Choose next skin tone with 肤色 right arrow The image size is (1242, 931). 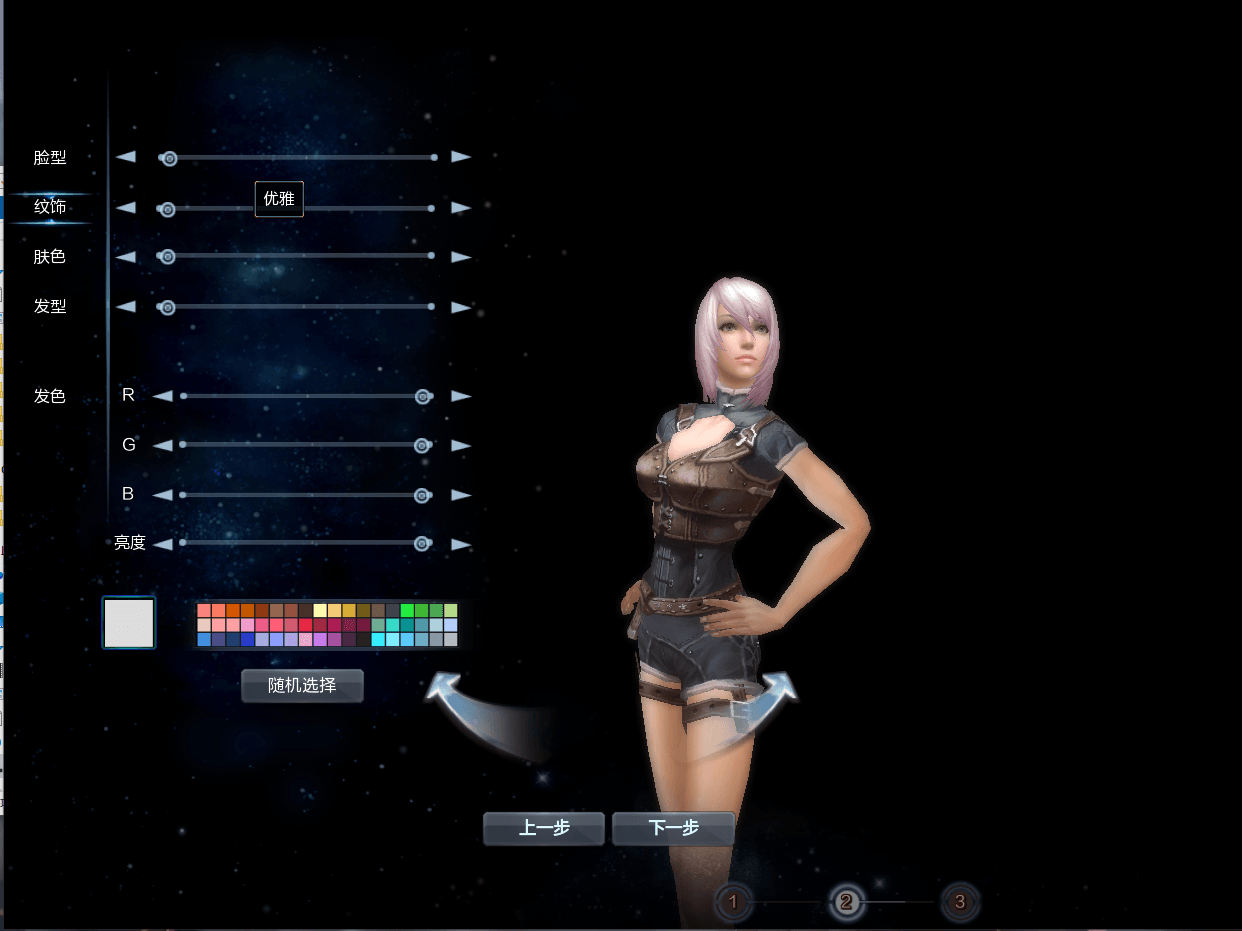click(x=461, y=257)
